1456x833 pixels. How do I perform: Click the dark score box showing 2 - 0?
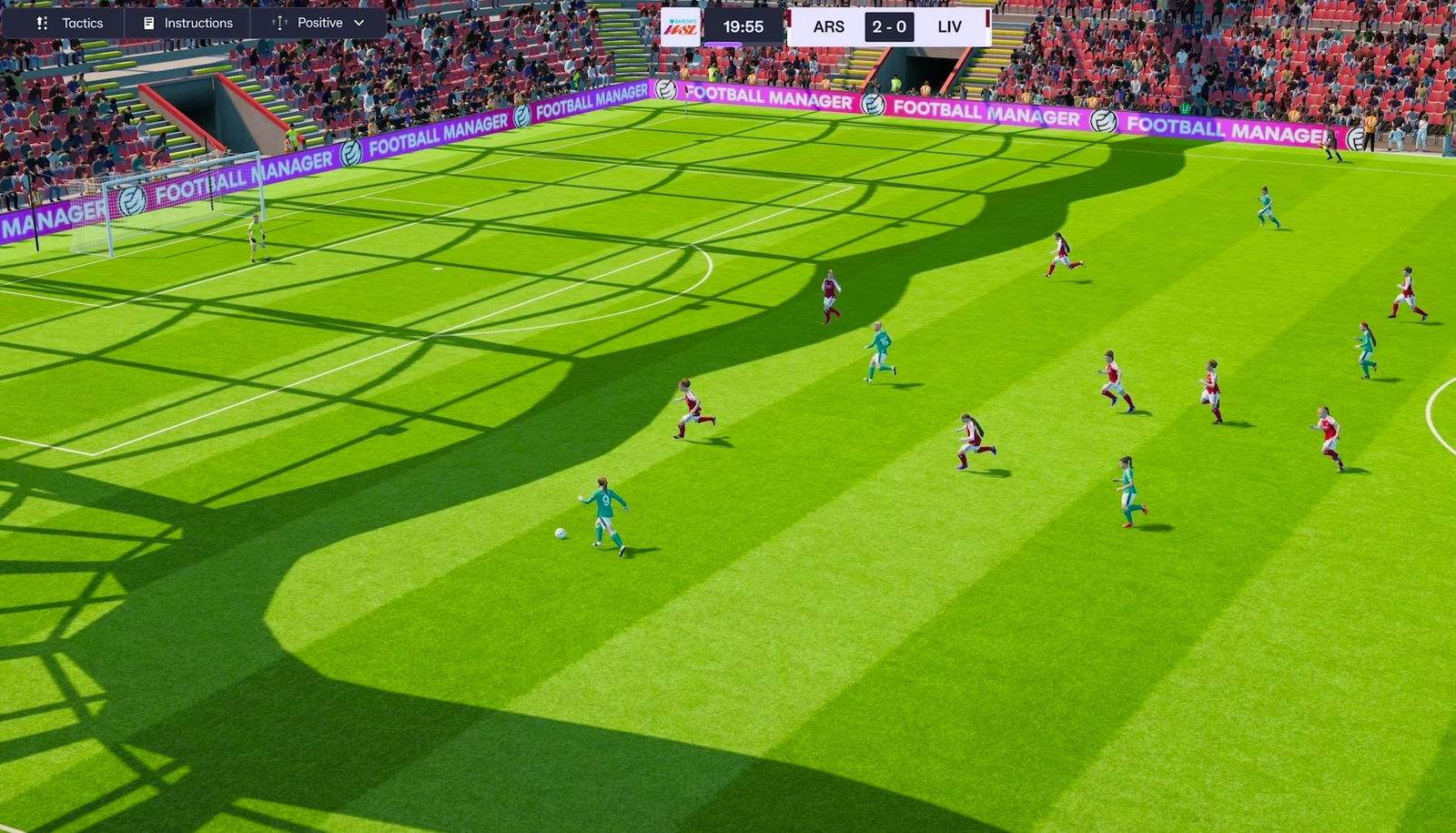click(889, 26)
